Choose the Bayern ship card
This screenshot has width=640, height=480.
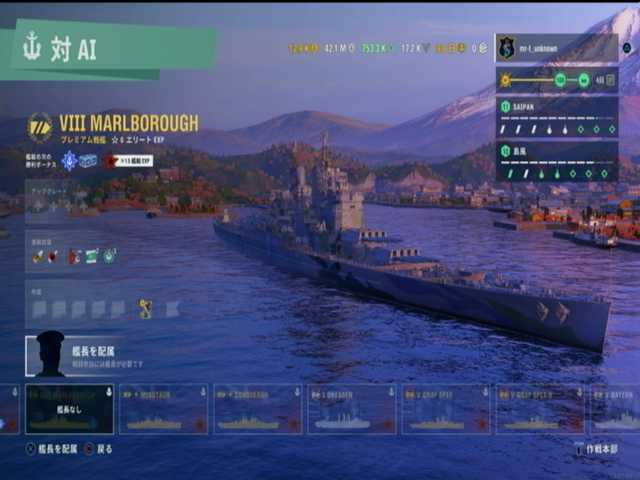[x=613, y=409]
